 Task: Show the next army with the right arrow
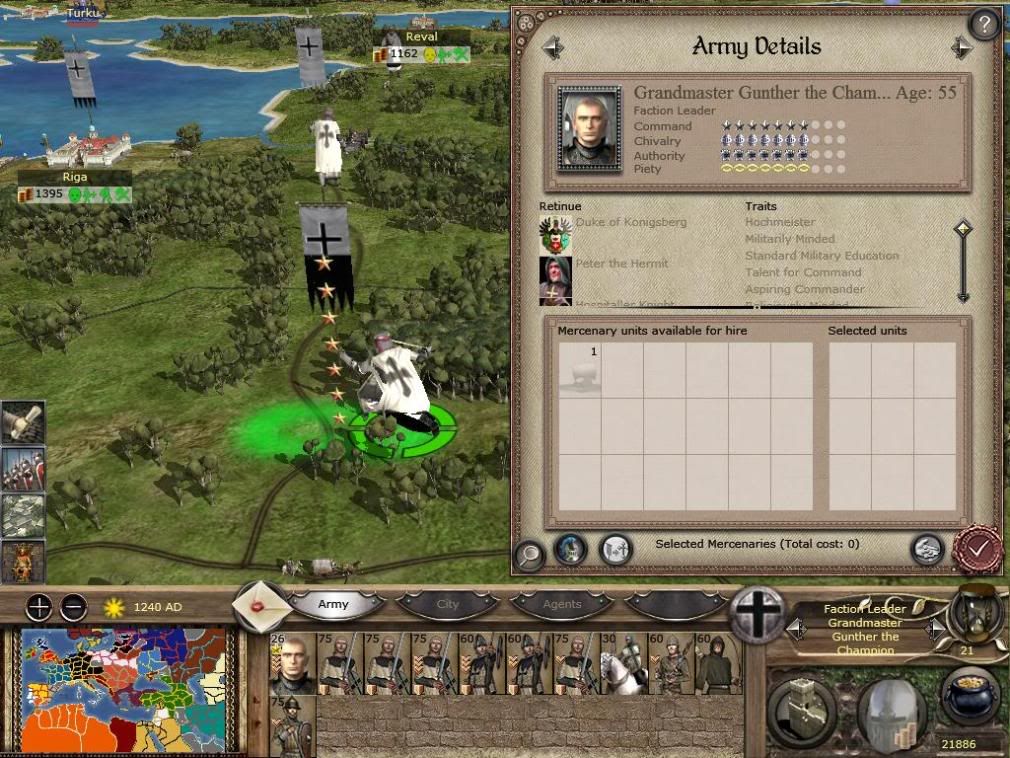pyautogui.click(x=962, y=47)
